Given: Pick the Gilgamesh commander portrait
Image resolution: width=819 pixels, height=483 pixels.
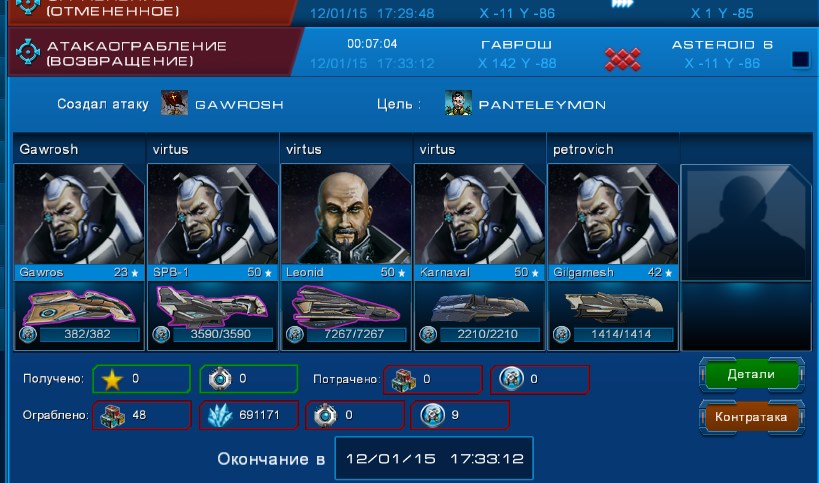Looking at the screenshot, I should [x=613, y=214].
